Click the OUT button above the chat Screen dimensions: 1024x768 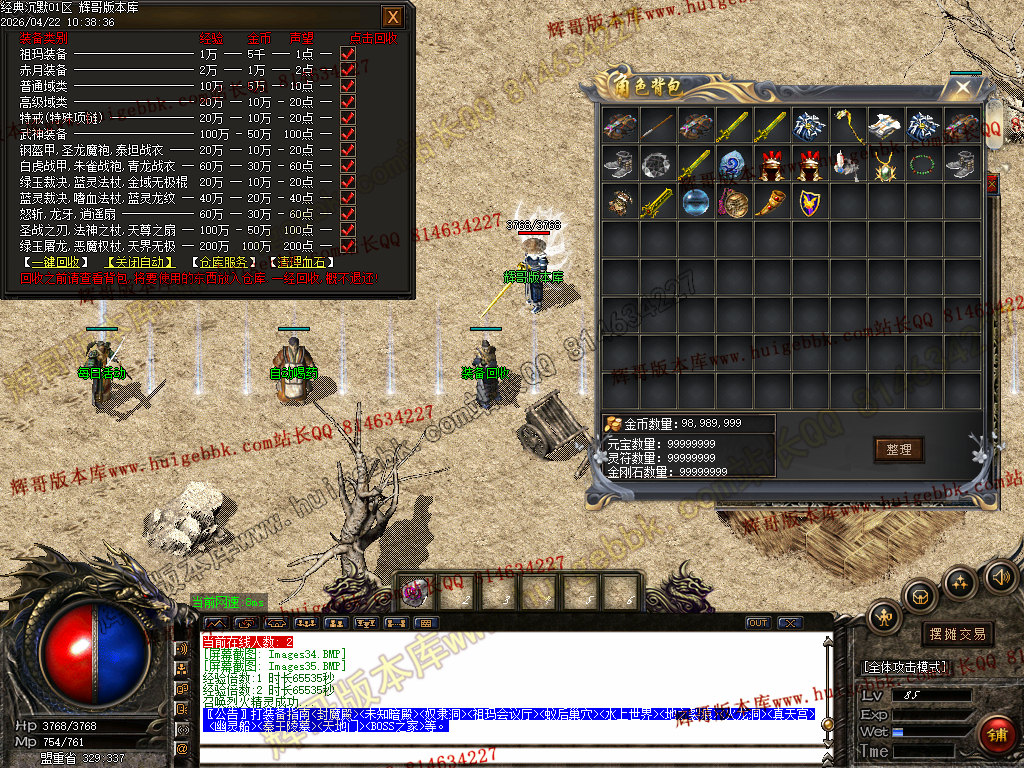(758, 623)
